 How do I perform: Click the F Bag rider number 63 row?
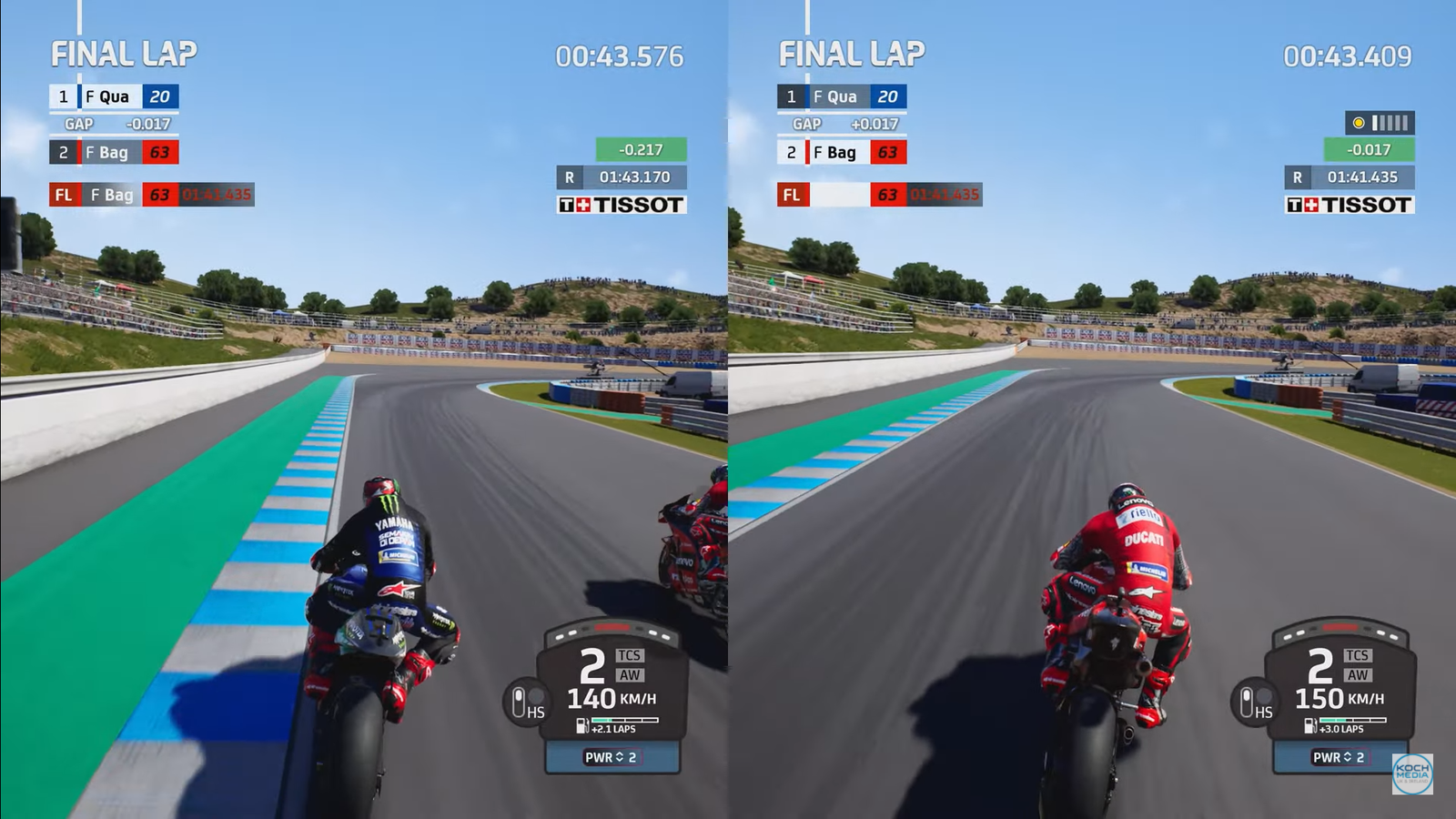(x=109, y=152)
